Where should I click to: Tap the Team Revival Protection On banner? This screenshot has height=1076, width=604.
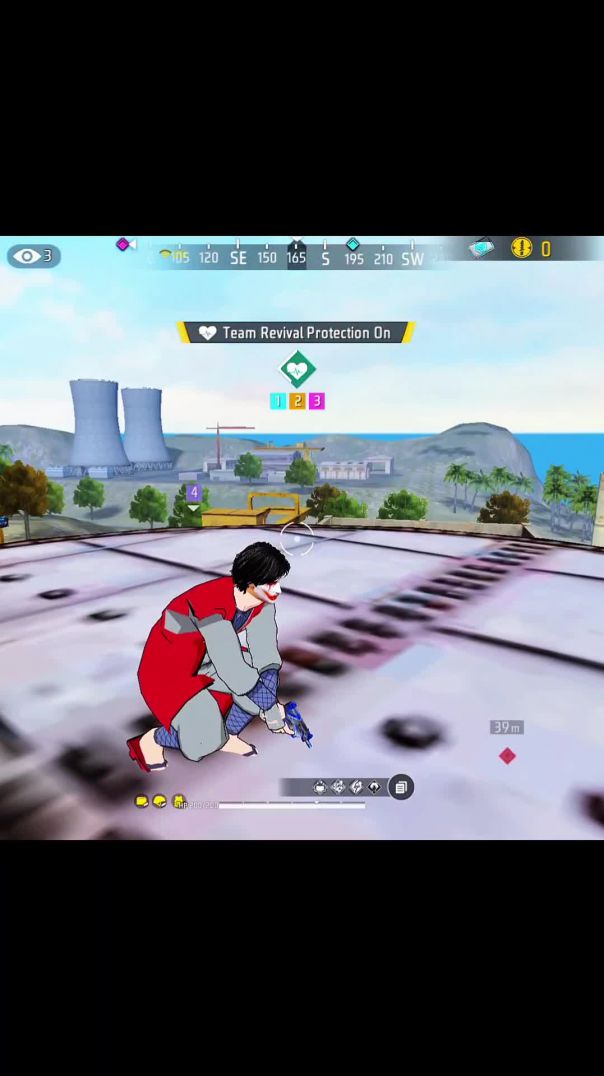tap(296, 333)
